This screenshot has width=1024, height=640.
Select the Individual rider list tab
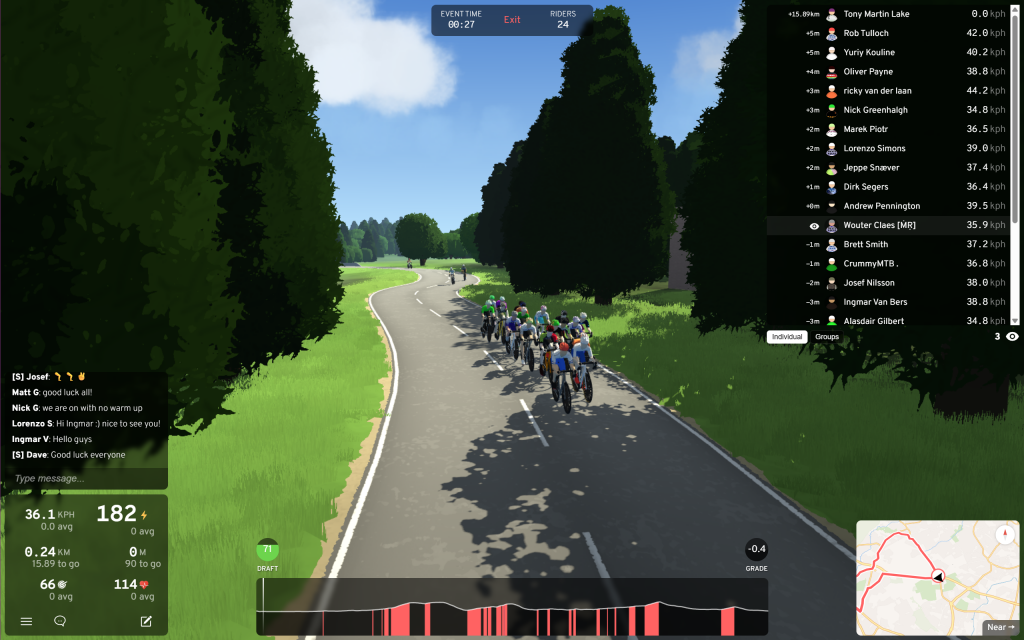[x=787, y=337]
